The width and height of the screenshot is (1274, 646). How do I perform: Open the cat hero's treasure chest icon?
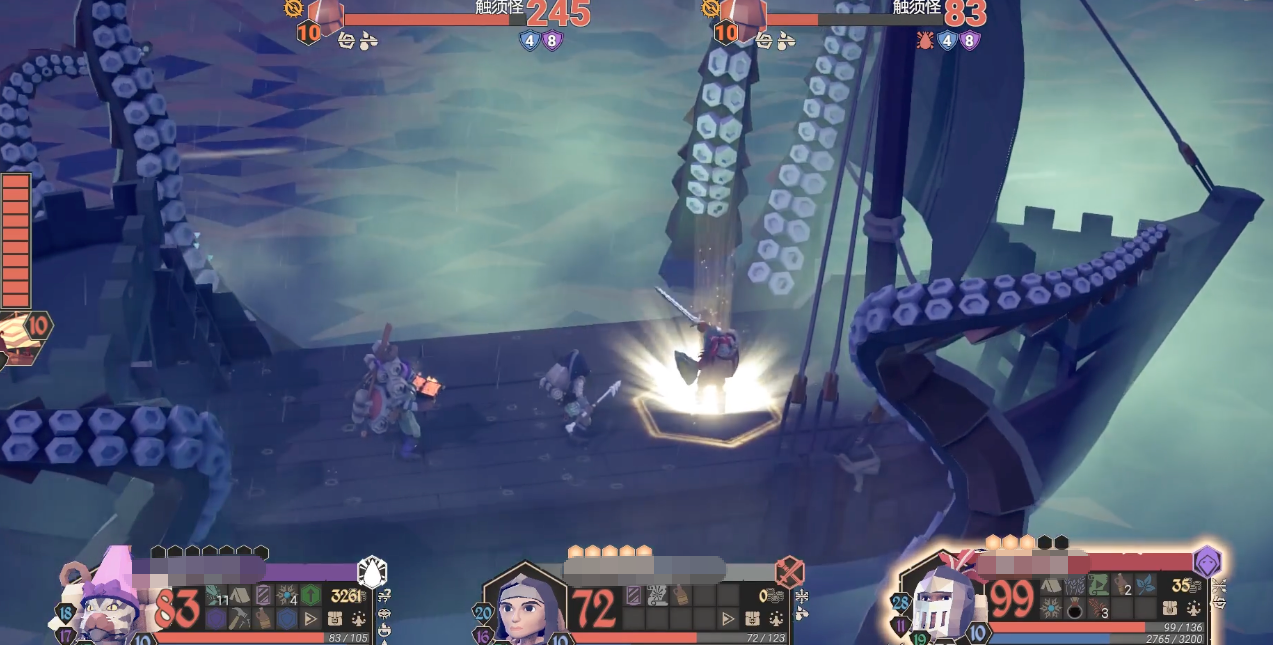point(335,619)
